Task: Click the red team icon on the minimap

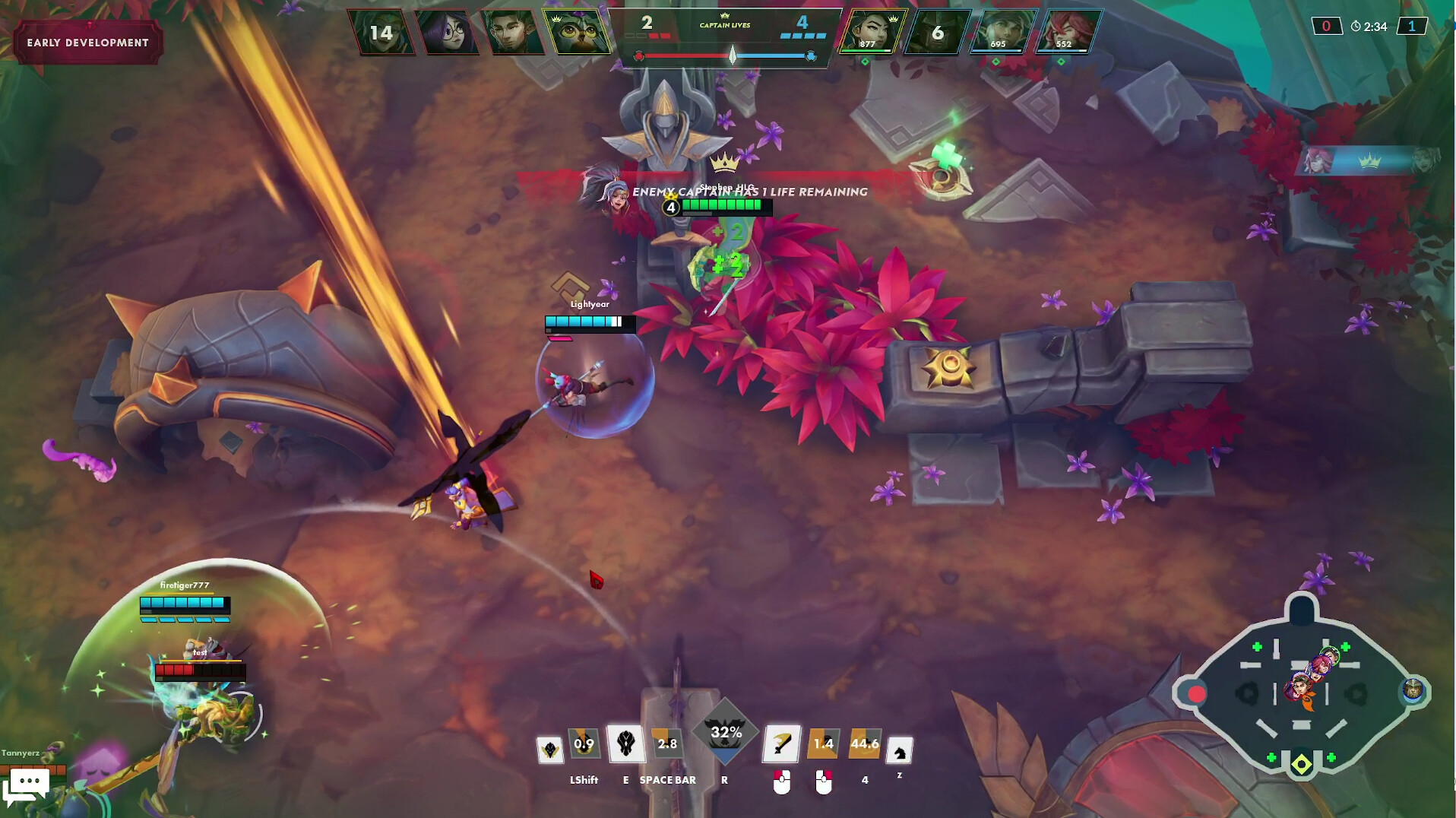Action: pyautogui.click(x=1195, y=693)
